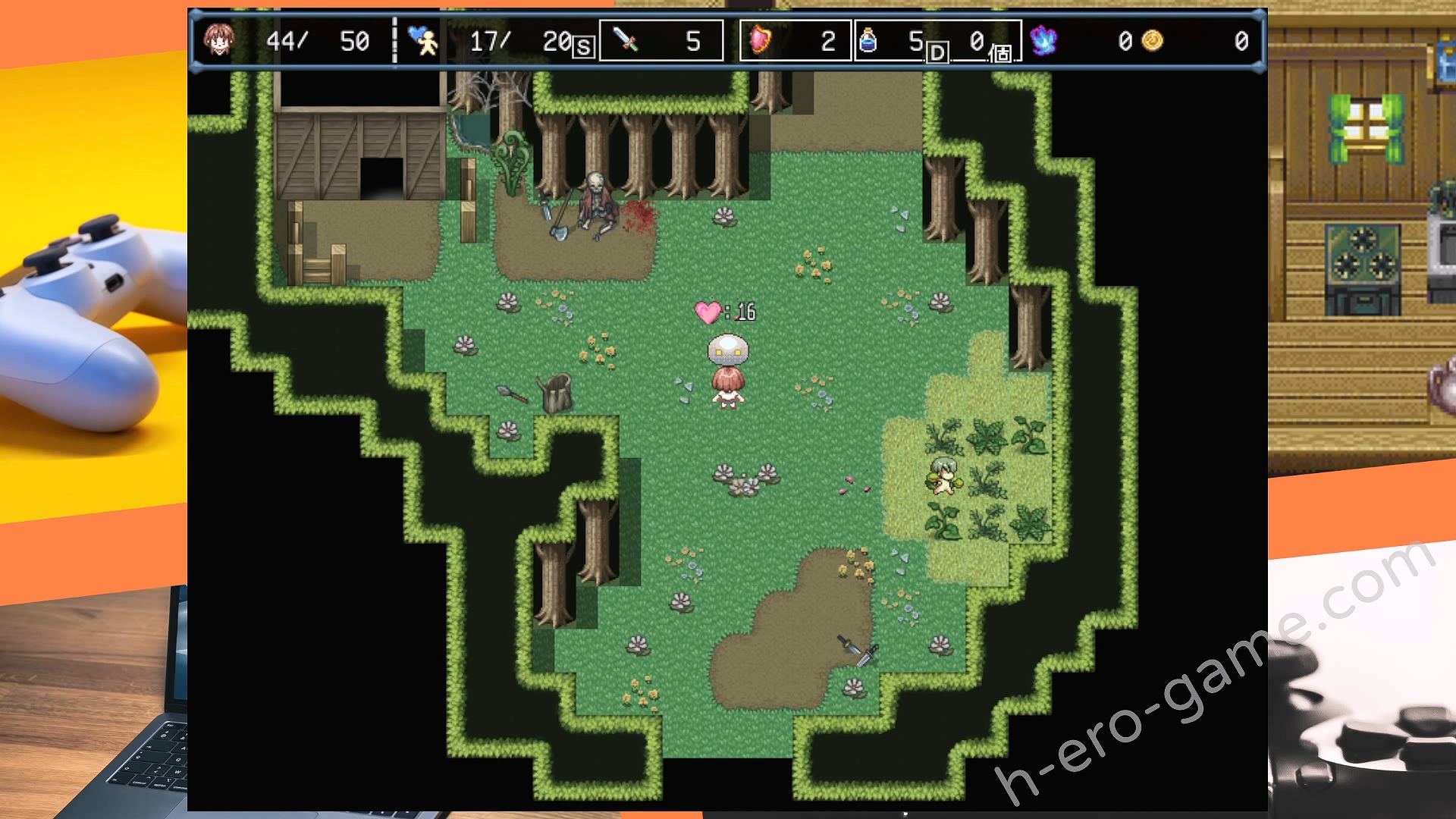Click the gold coin icon
This screenshot has height=819, width=1456.
tap(1152, 40)
